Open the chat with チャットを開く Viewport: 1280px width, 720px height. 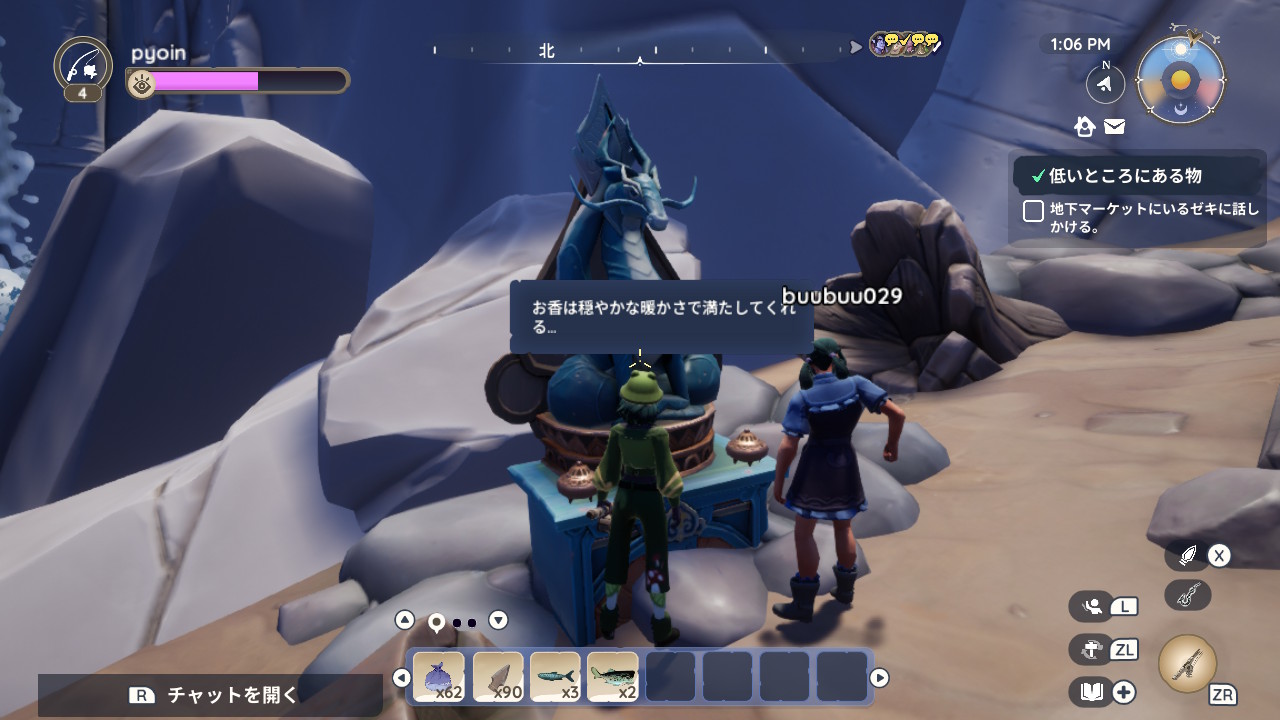[x=210, y=695]
